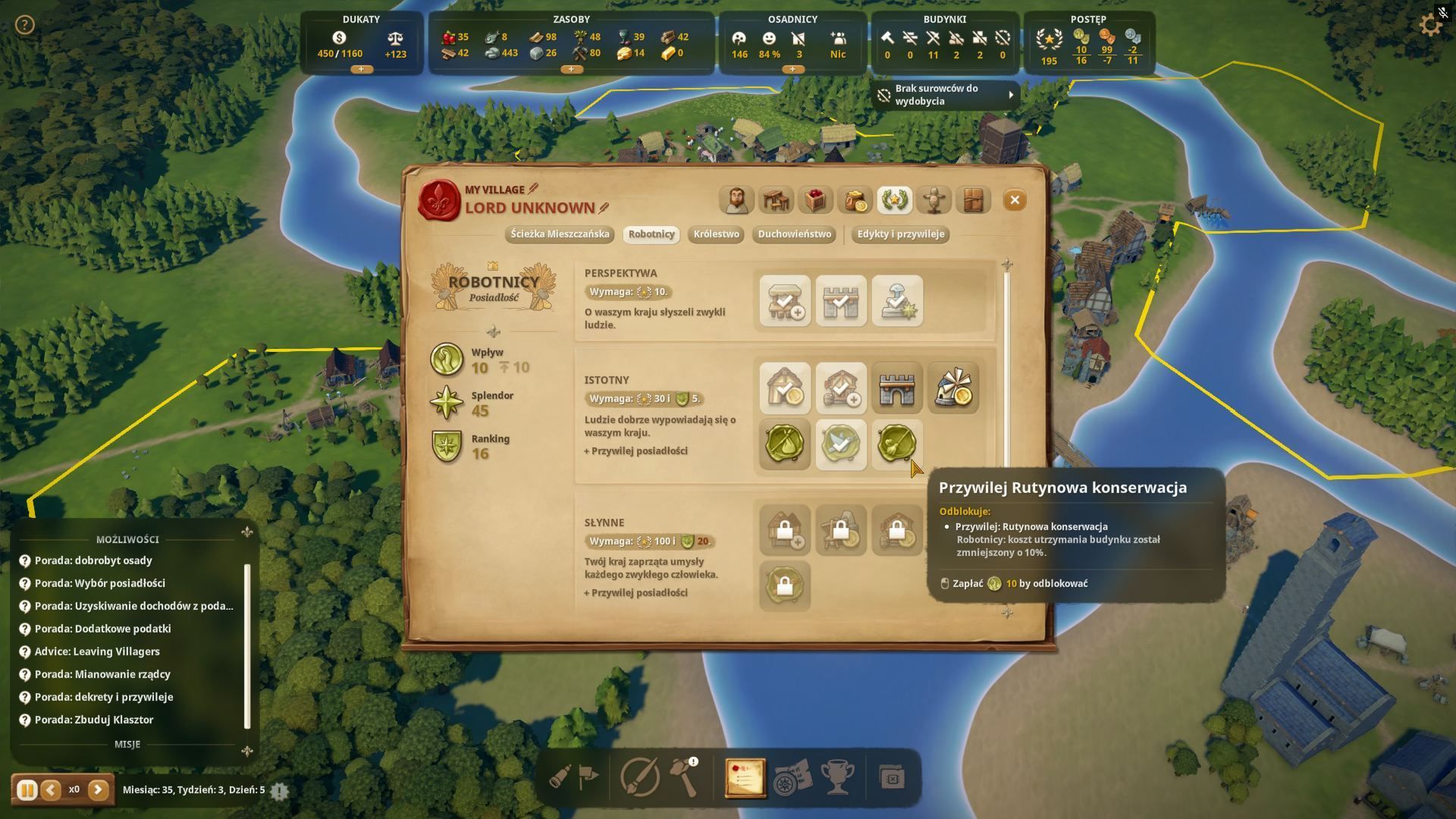This screenshot has height=819, width=1456.
Task: Select the Robotnicy tab
Action: (651, 234)
